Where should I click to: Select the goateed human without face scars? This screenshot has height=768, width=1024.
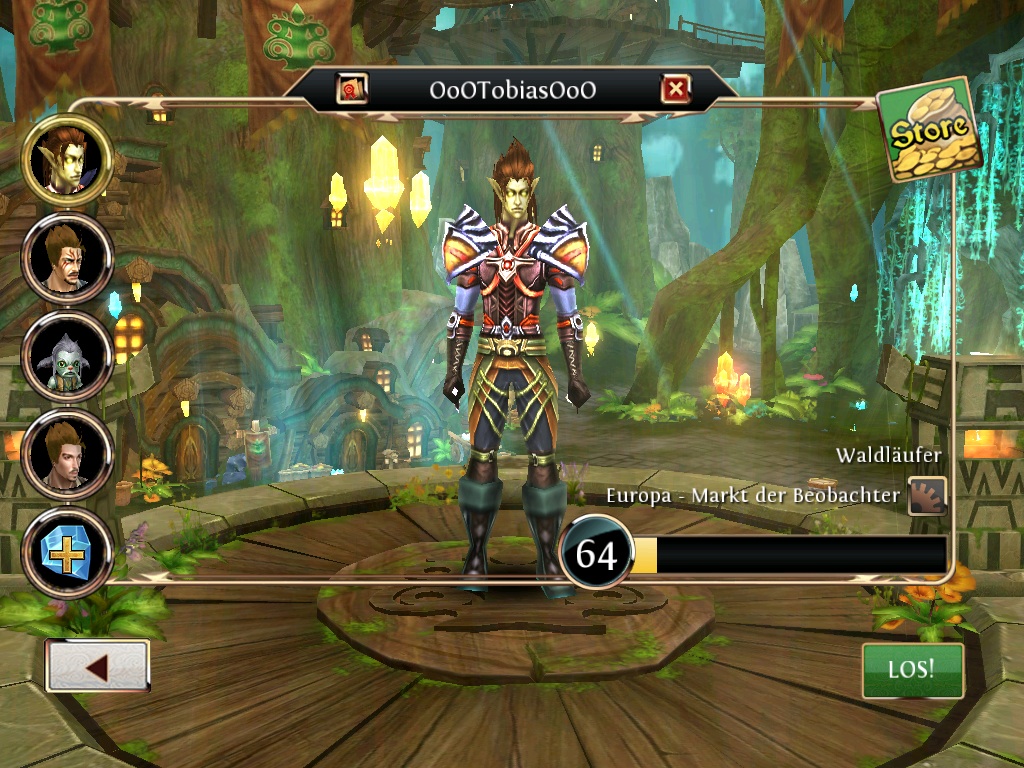coord(68,453)
